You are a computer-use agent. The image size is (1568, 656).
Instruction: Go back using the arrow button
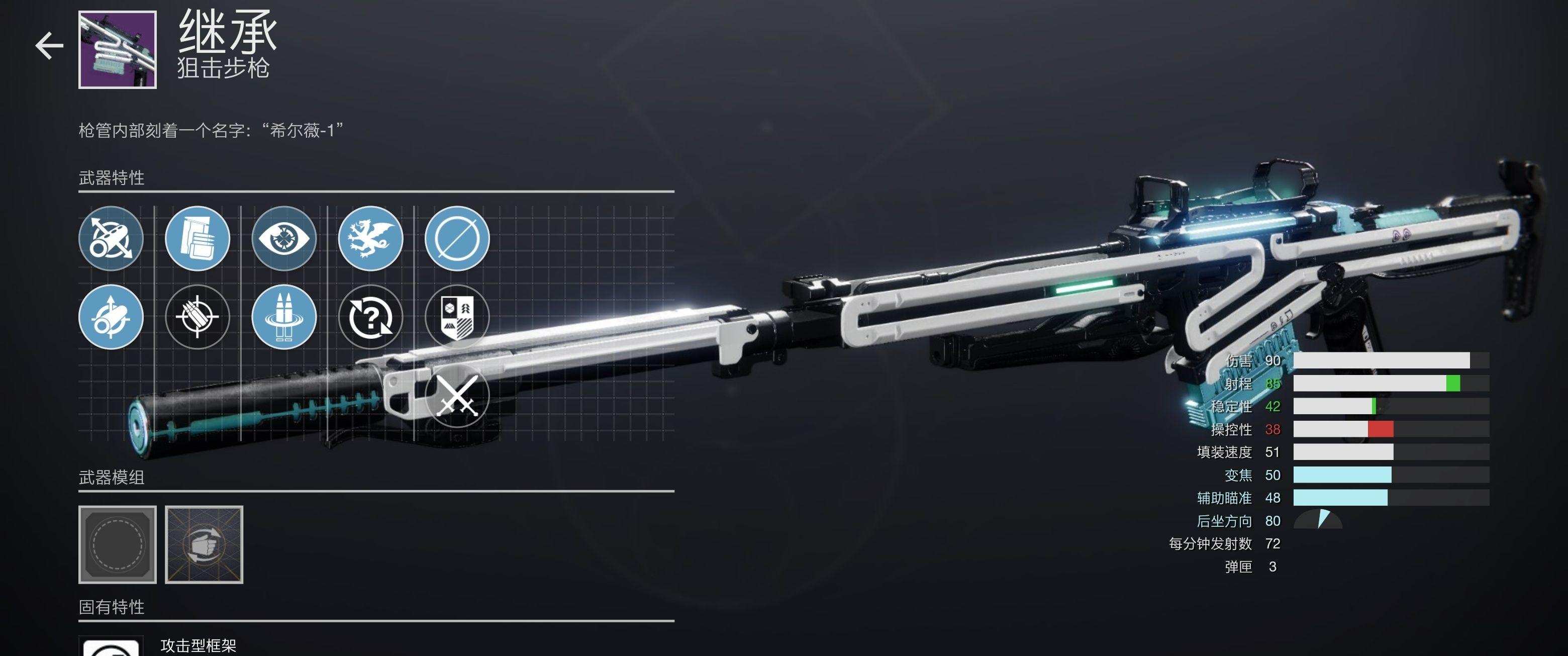click(49, 46)
